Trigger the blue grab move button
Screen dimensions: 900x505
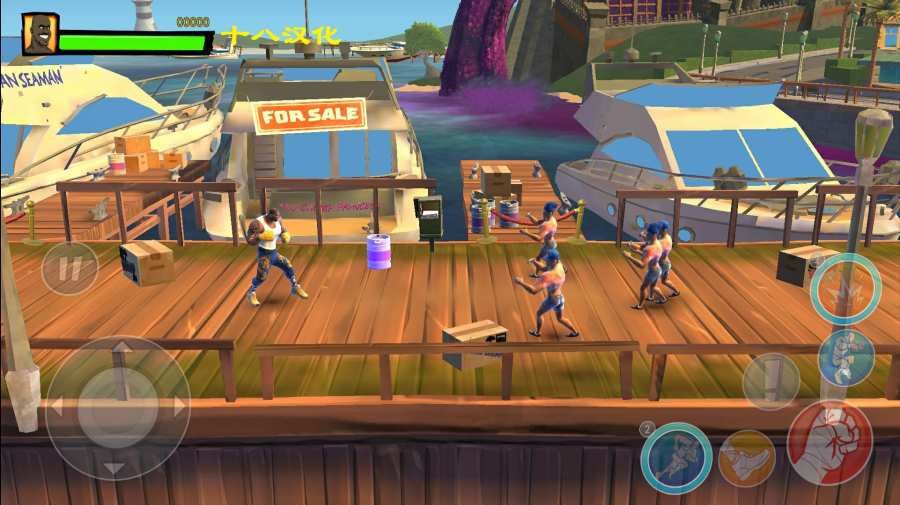click(846, 358)
